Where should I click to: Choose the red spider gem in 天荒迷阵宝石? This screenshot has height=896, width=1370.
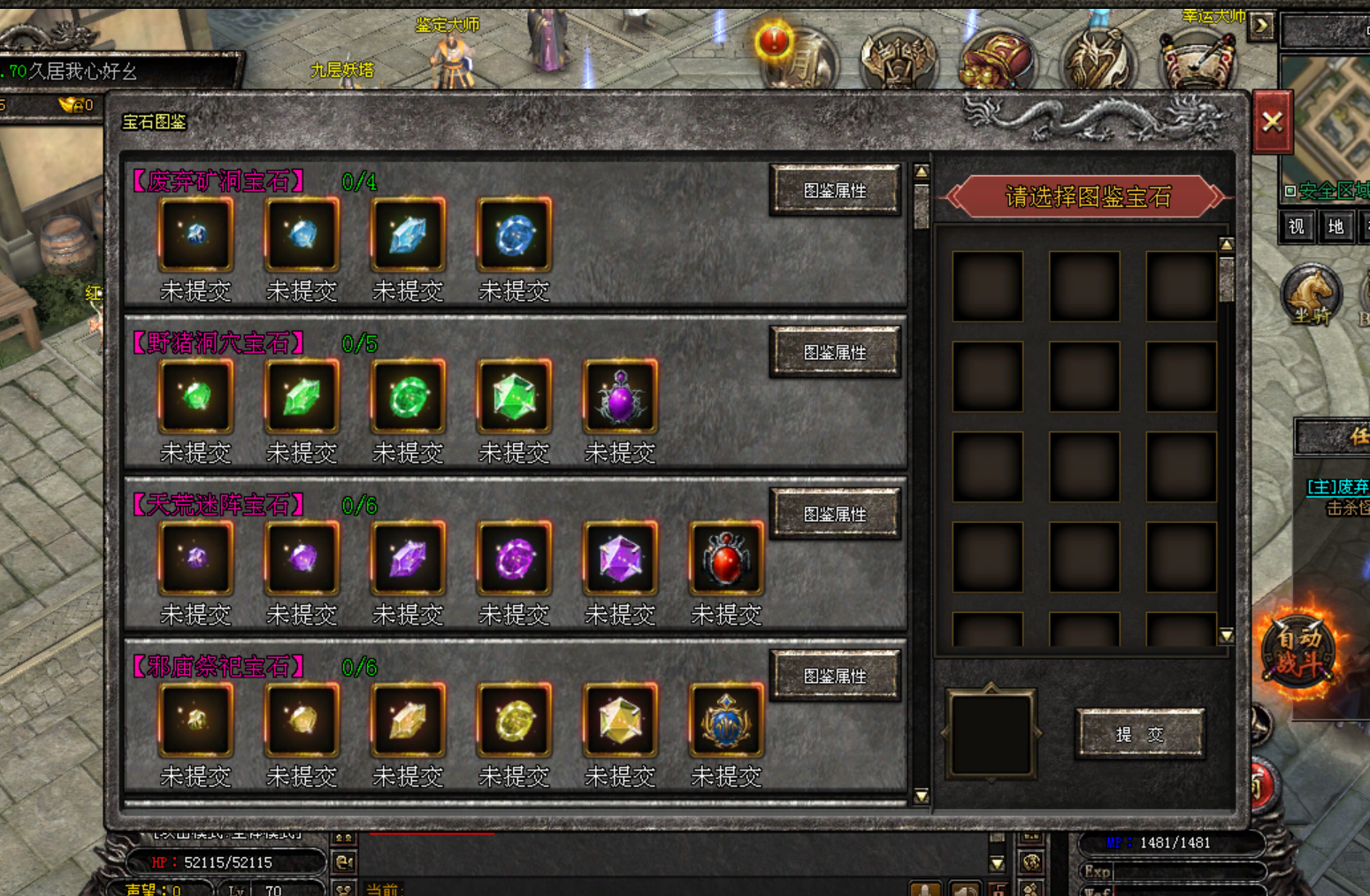click(726, 559)
